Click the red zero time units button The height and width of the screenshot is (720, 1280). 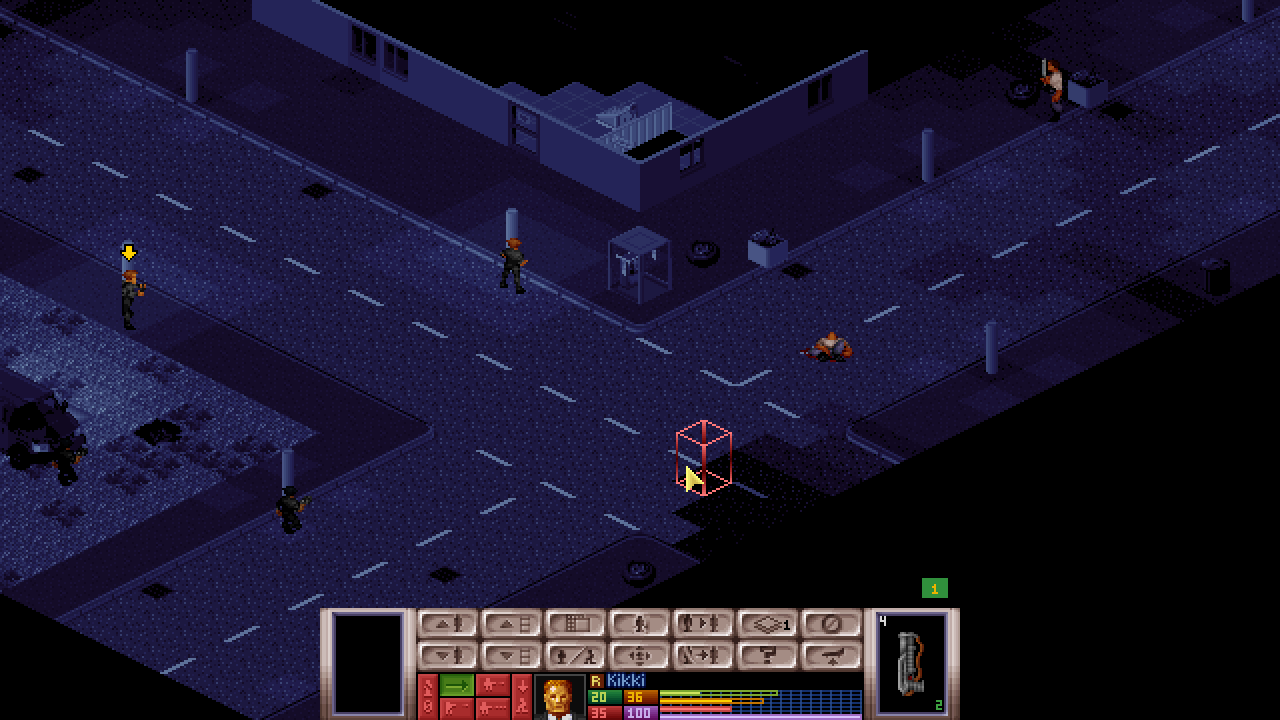427,706
